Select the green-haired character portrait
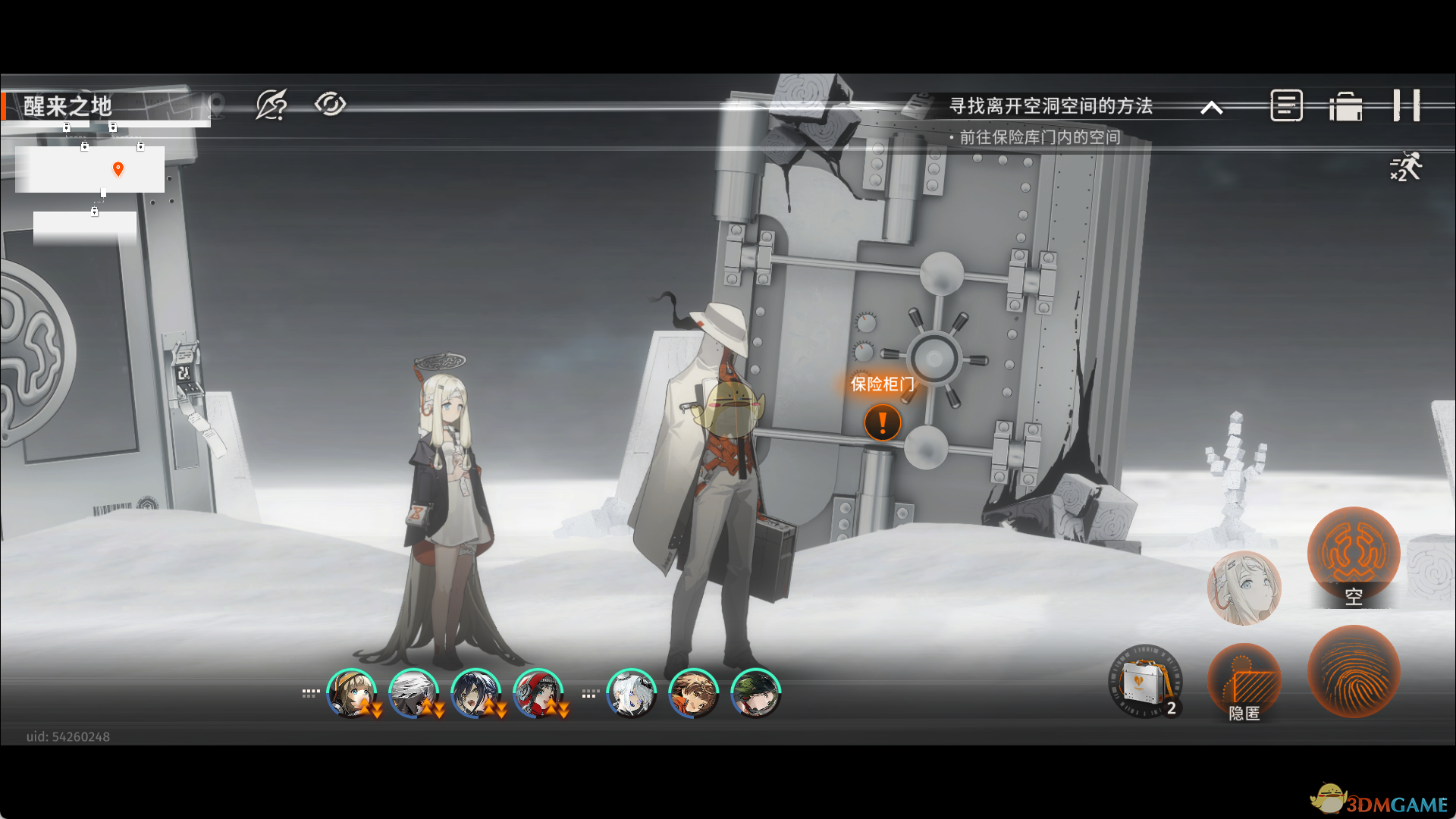 point(755,693)
